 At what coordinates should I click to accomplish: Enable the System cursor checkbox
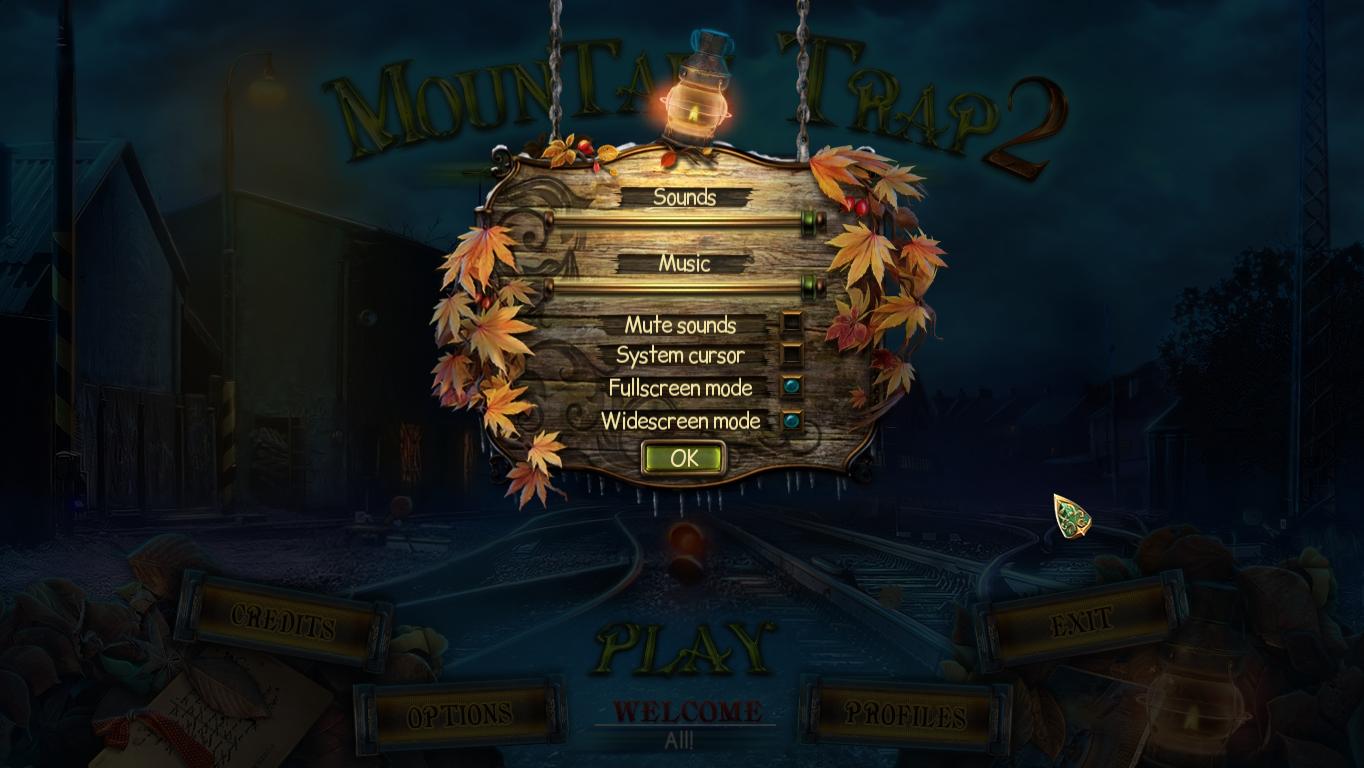[x=791, y=355]
